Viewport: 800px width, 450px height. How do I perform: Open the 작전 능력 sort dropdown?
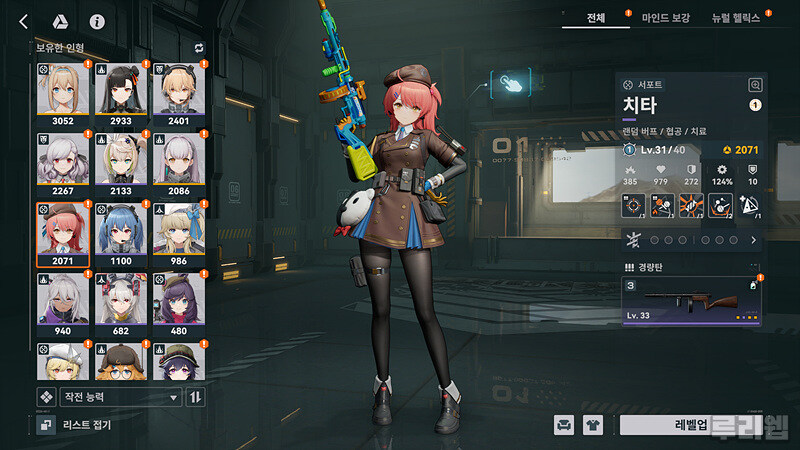pyautogui.click(x=120, y=397)
